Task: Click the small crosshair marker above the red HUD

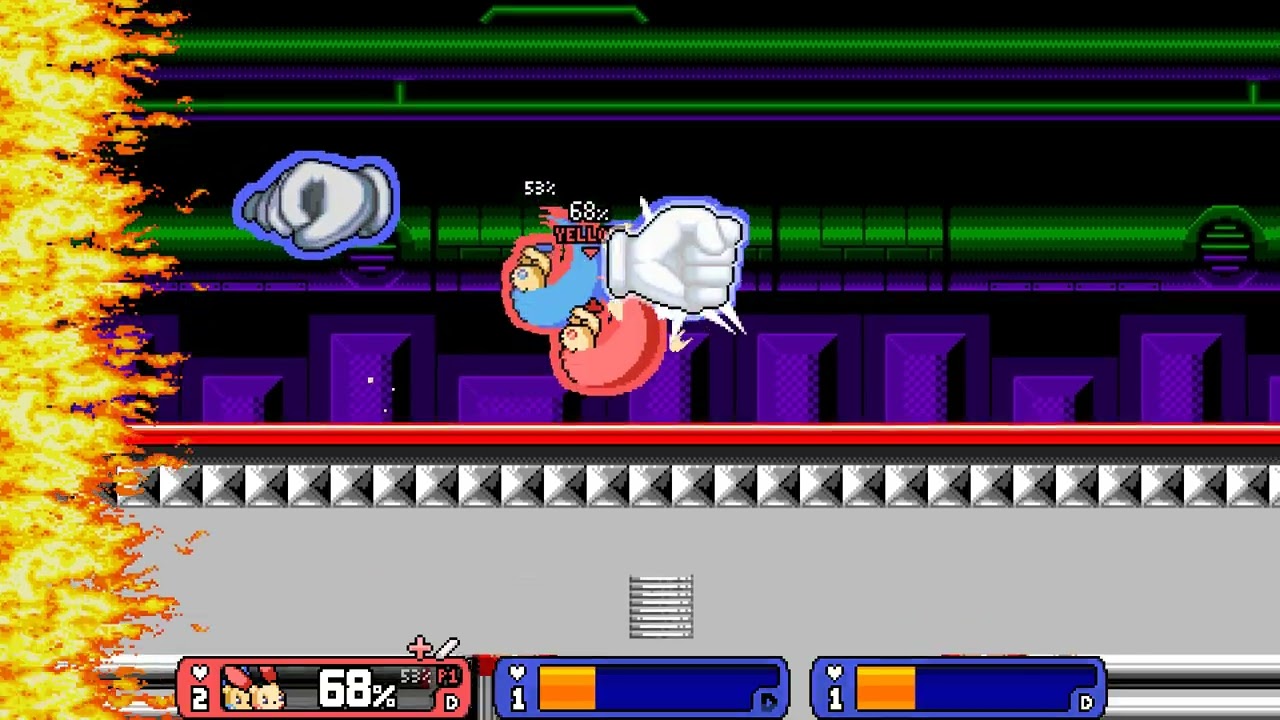Action: [x=420, y=647]
